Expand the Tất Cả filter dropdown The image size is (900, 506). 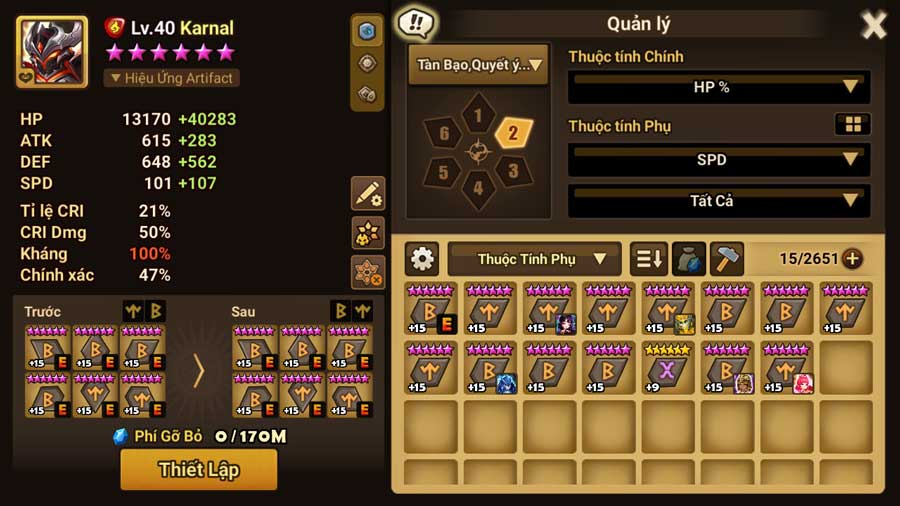(x=719, y=201)
